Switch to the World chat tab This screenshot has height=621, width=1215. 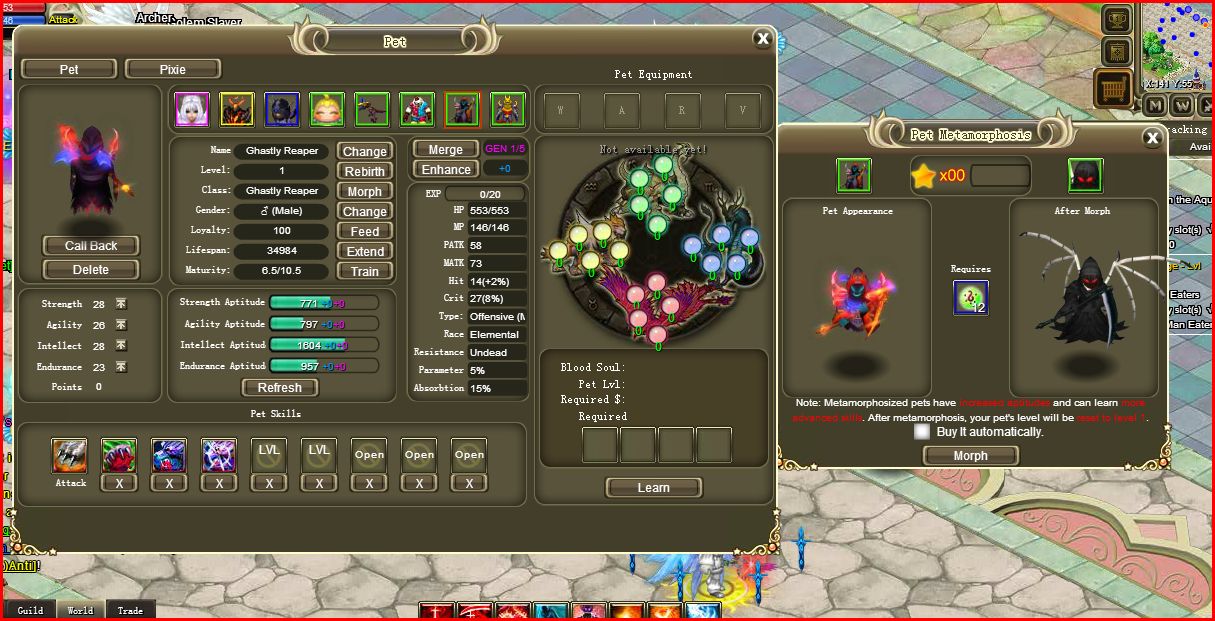(80, 610)
